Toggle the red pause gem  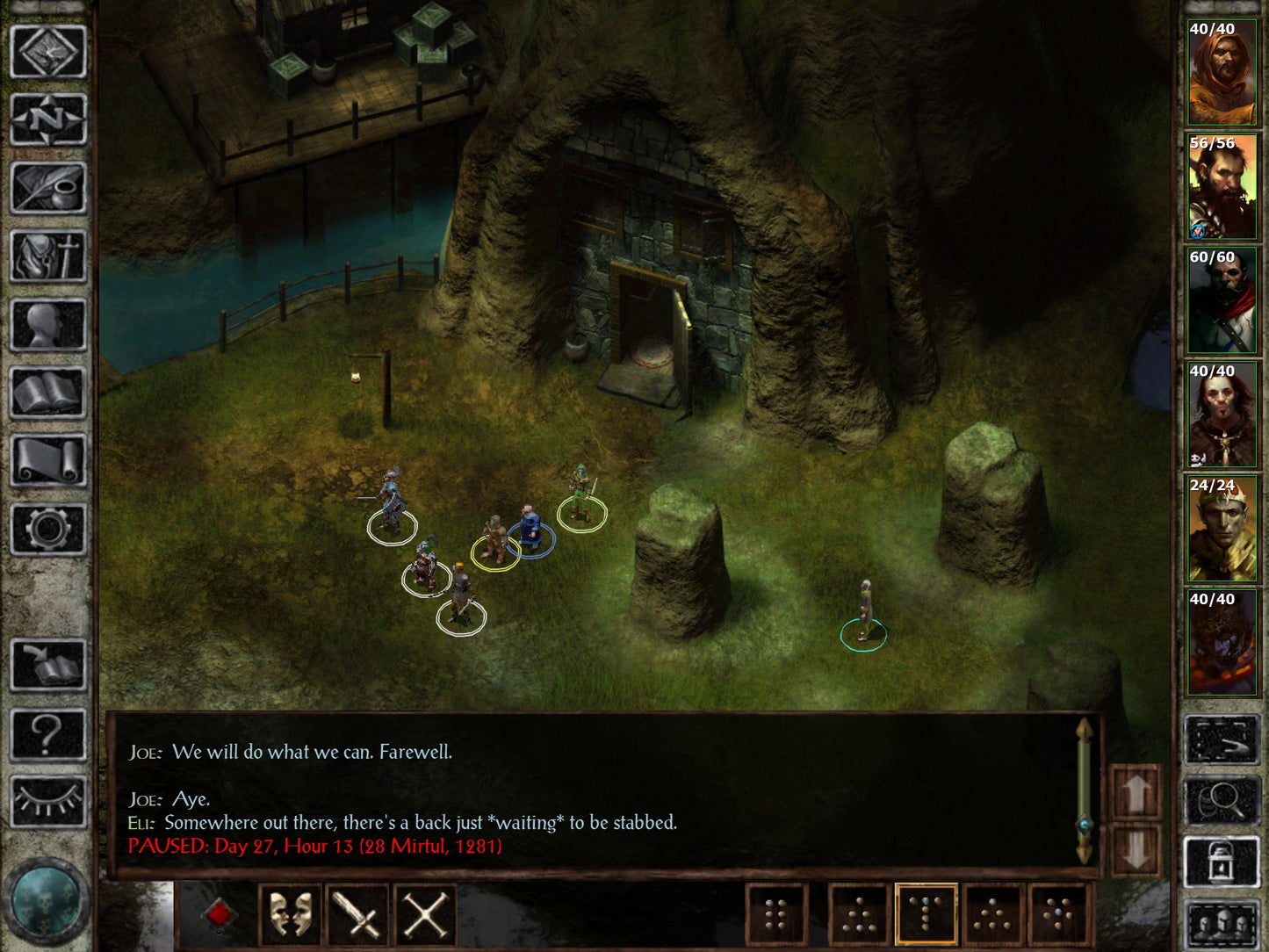(218, 913)
